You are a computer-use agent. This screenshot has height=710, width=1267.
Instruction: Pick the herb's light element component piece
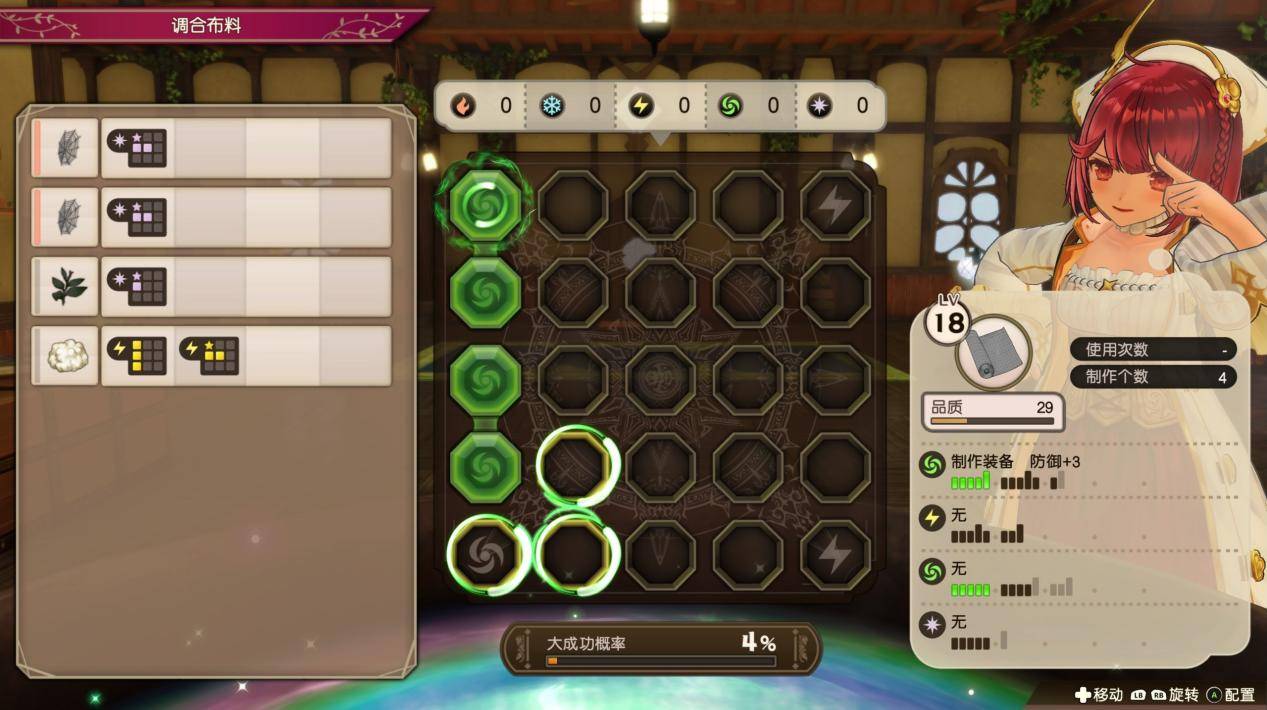[137, 286]
